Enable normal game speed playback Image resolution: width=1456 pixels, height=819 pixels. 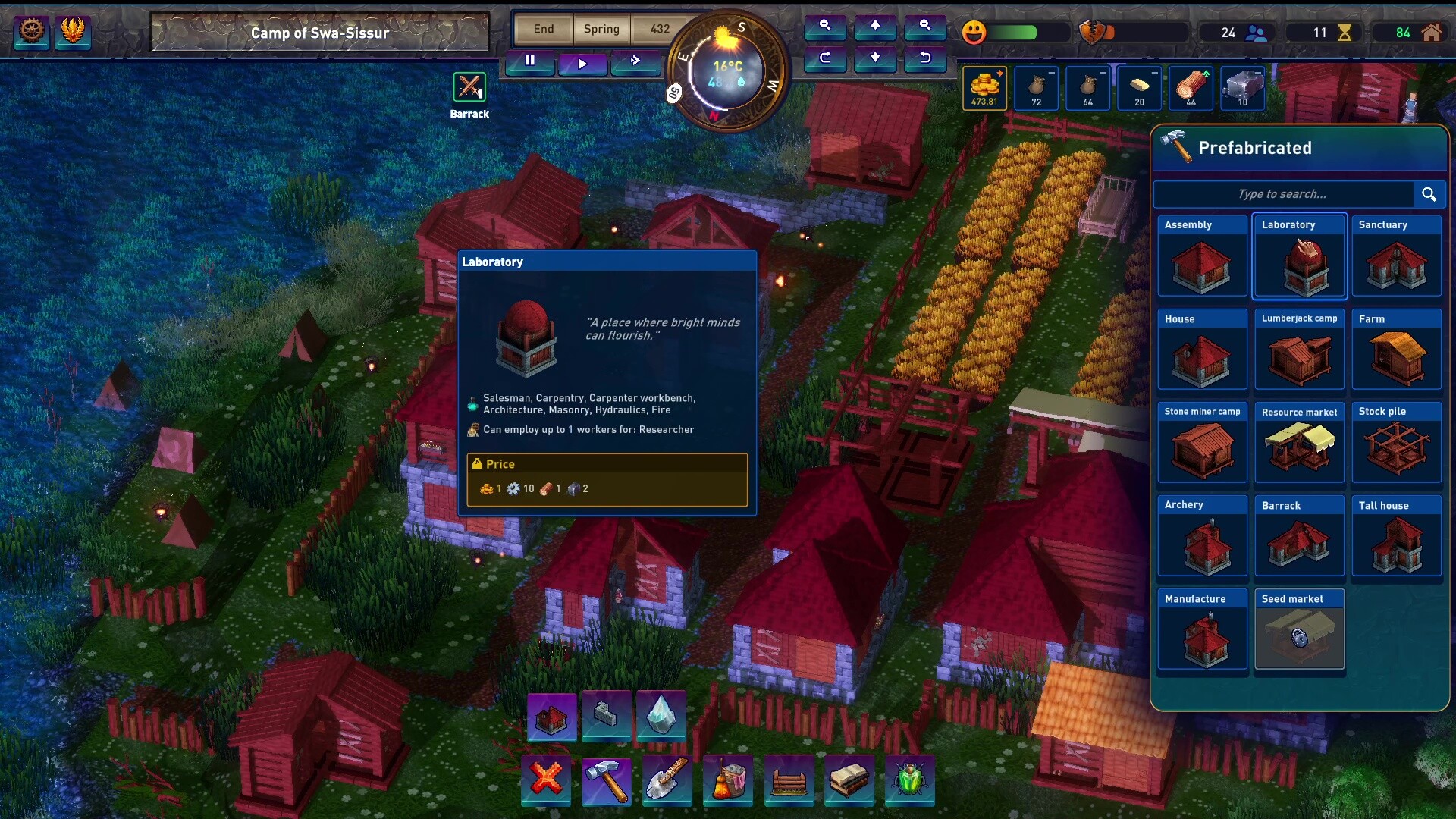coord(582,64)
